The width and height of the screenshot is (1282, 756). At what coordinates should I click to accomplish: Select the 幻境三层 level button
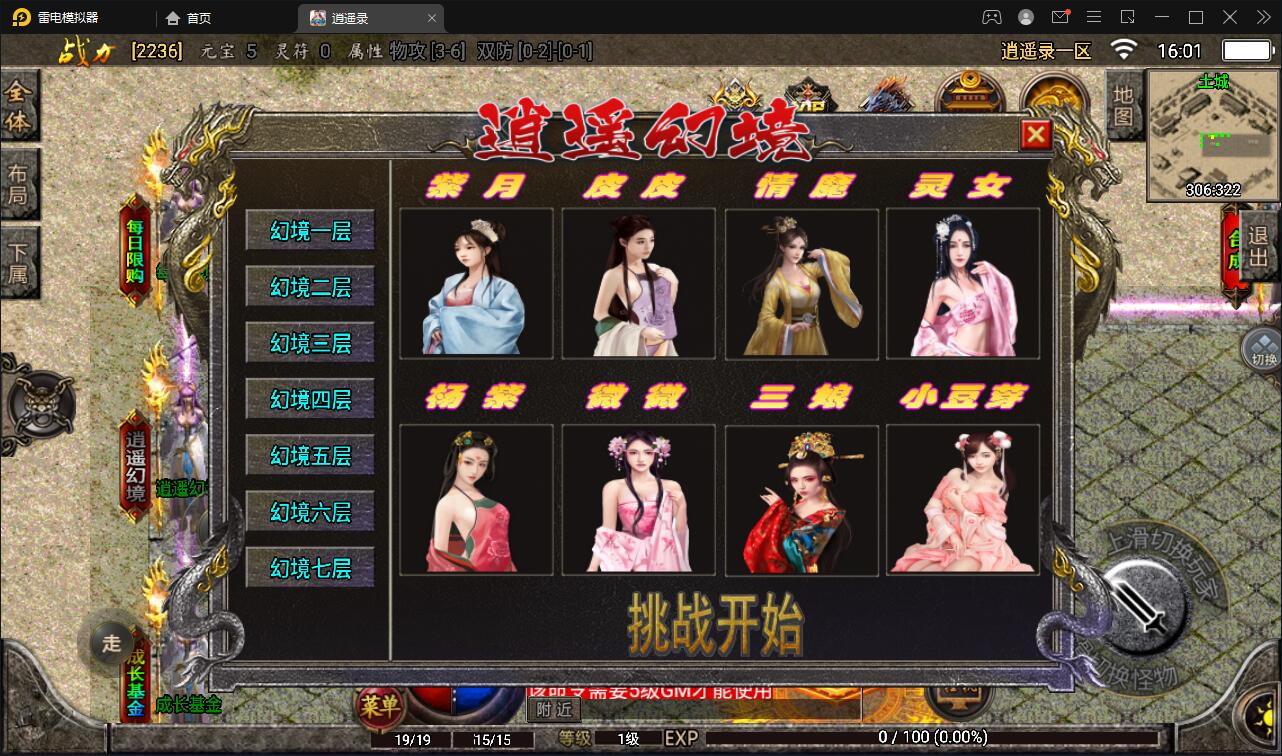[309, 342]
